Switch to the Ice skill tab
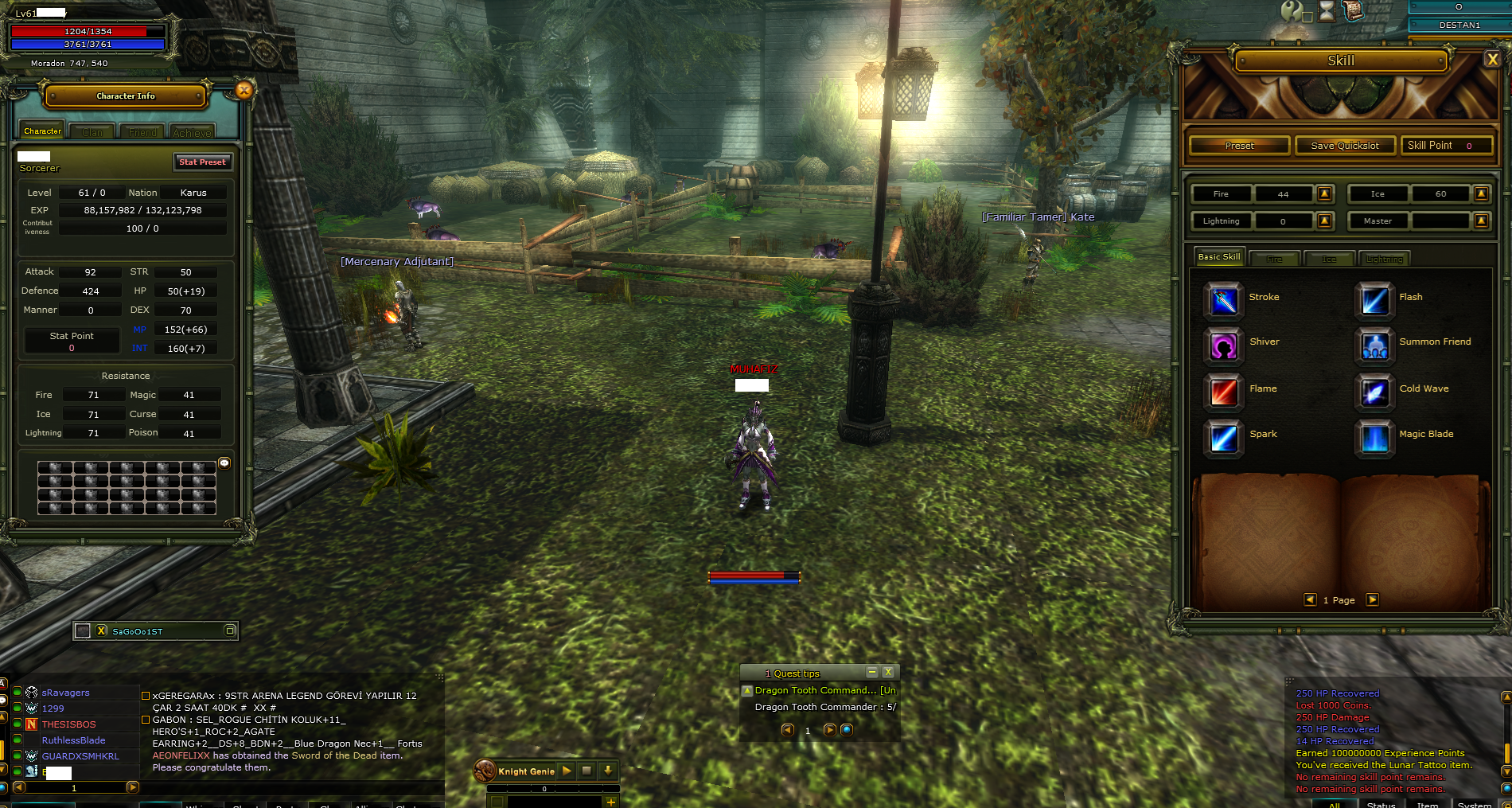 (1329, 259)
